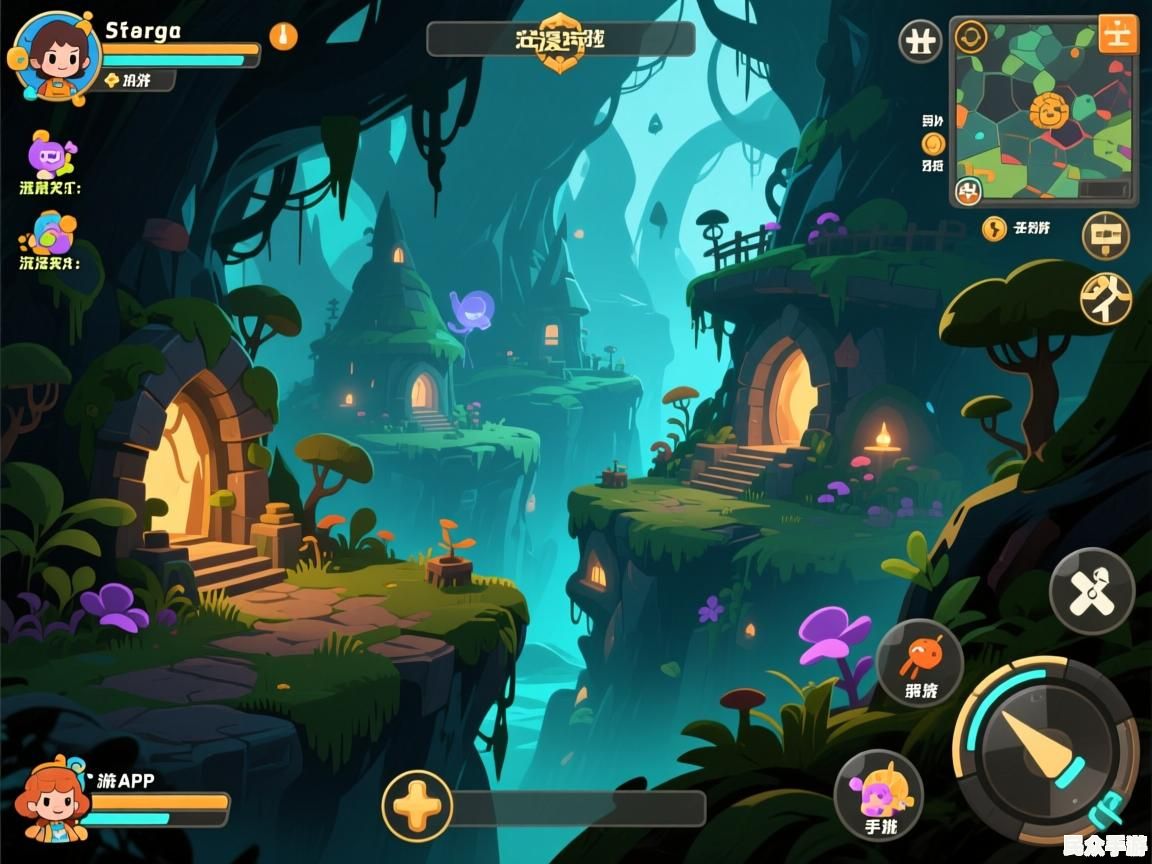
Task: Open Sterga's player portrait
Action: tap(56, 55)
